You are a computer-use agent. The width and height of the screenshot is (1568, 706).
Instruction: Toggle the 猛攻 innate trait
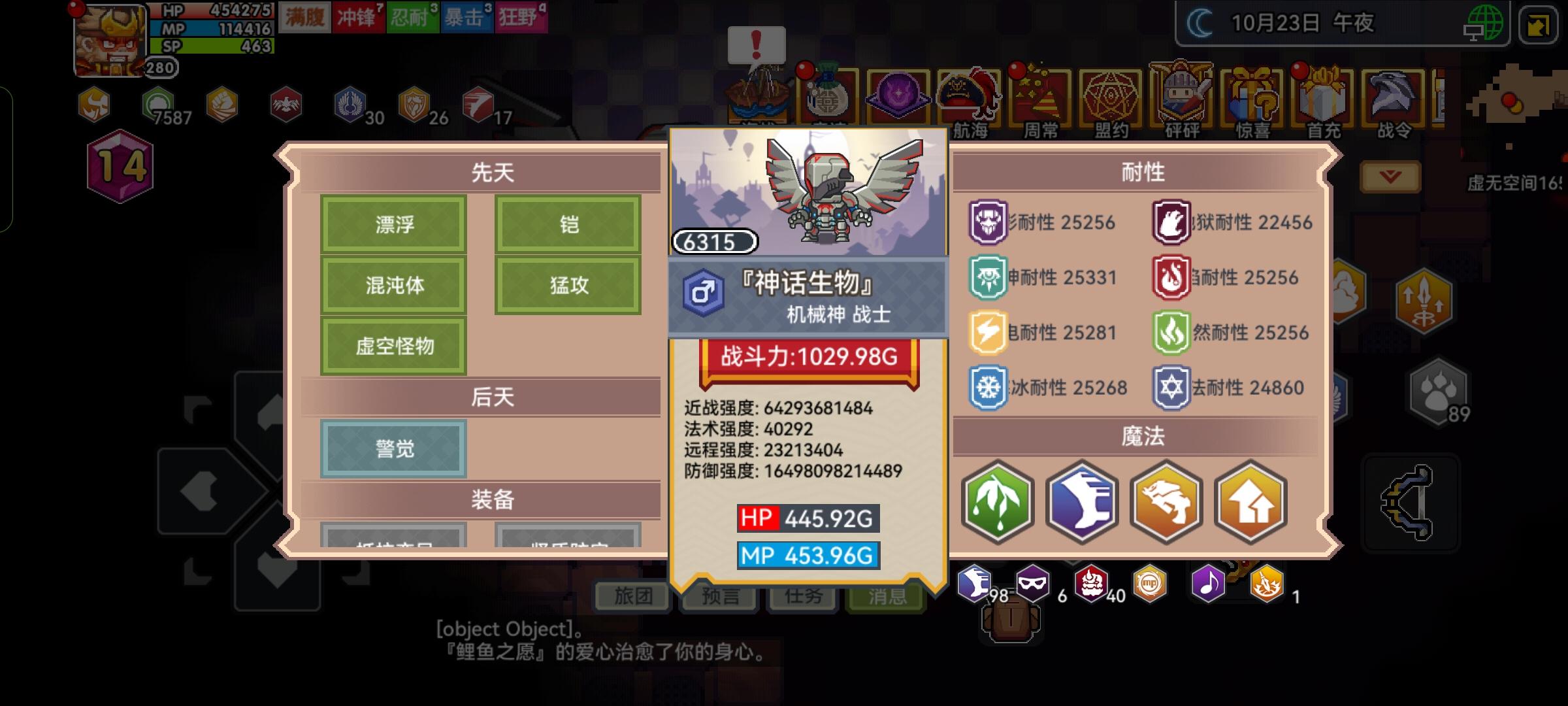click(568, 284)
